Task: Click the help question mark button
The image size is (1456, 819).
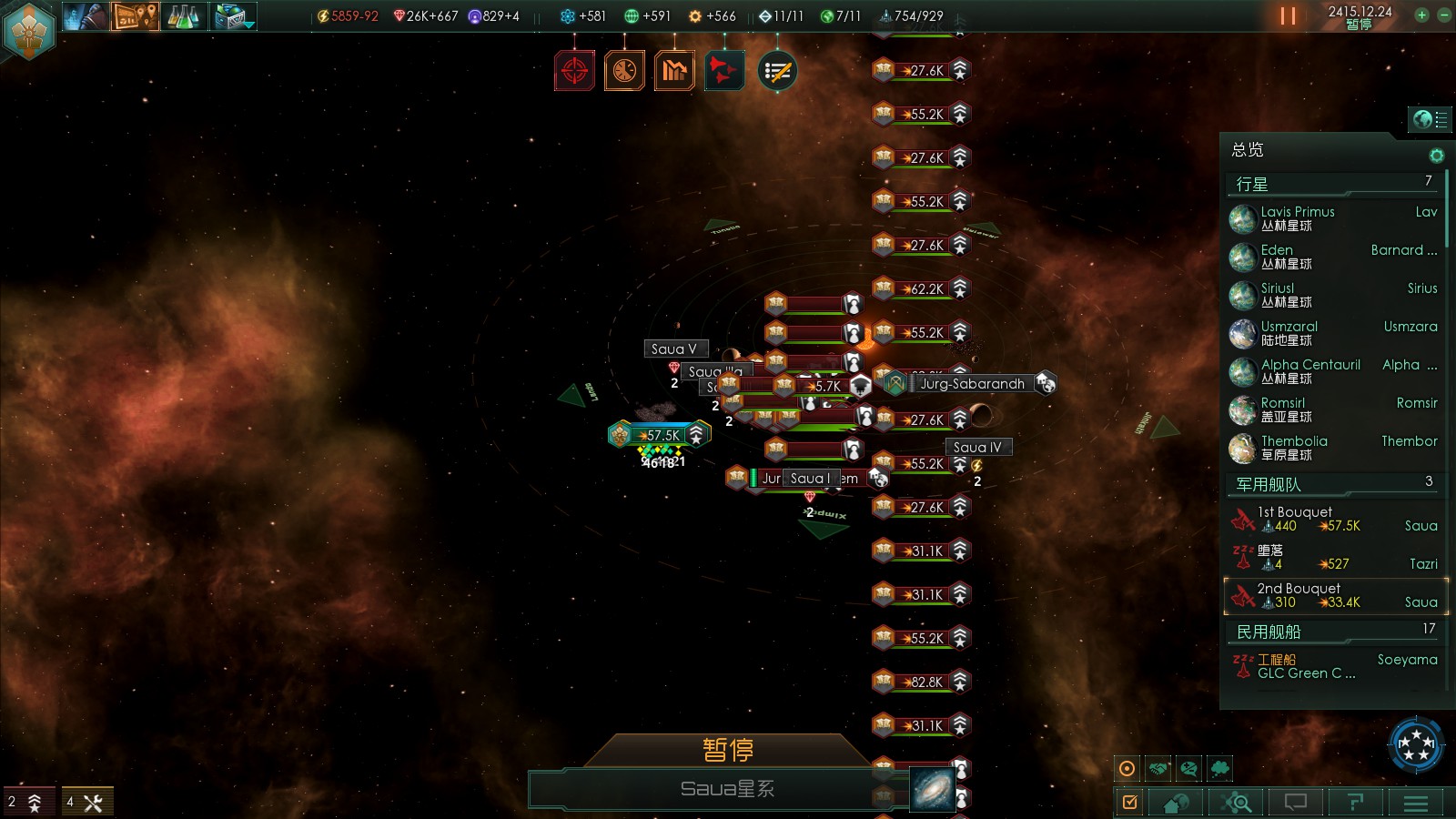Action: tap(1355, 803)
